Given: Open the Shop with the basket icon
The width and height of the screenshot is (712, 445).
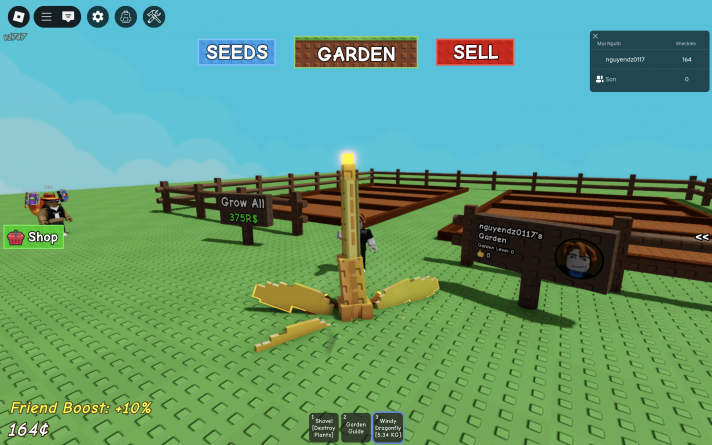Looking at the screenshot, I should click(34, 237).
